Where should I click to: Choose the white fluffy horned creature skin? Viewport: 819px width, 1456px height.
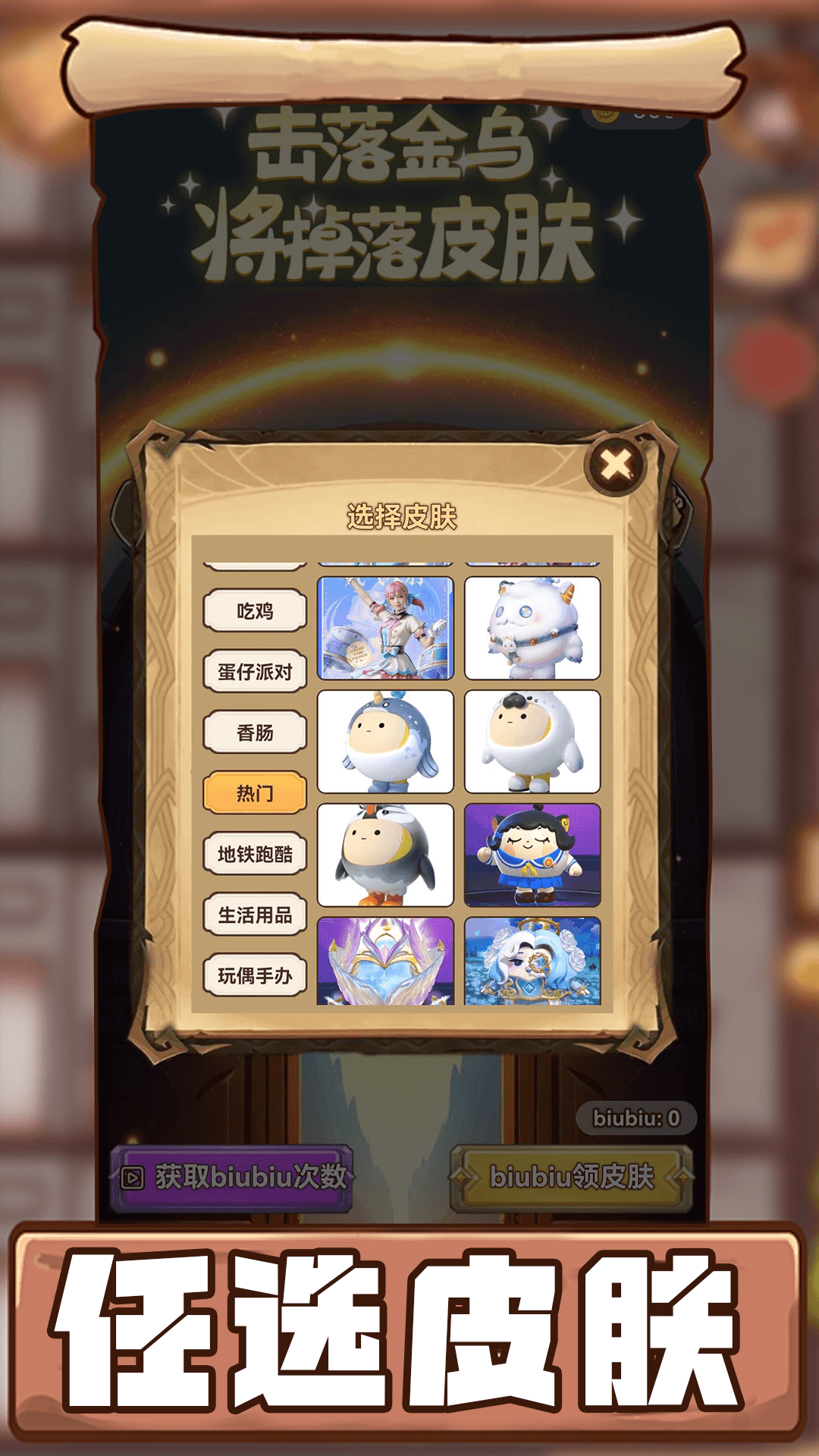(x=532, y=628)
